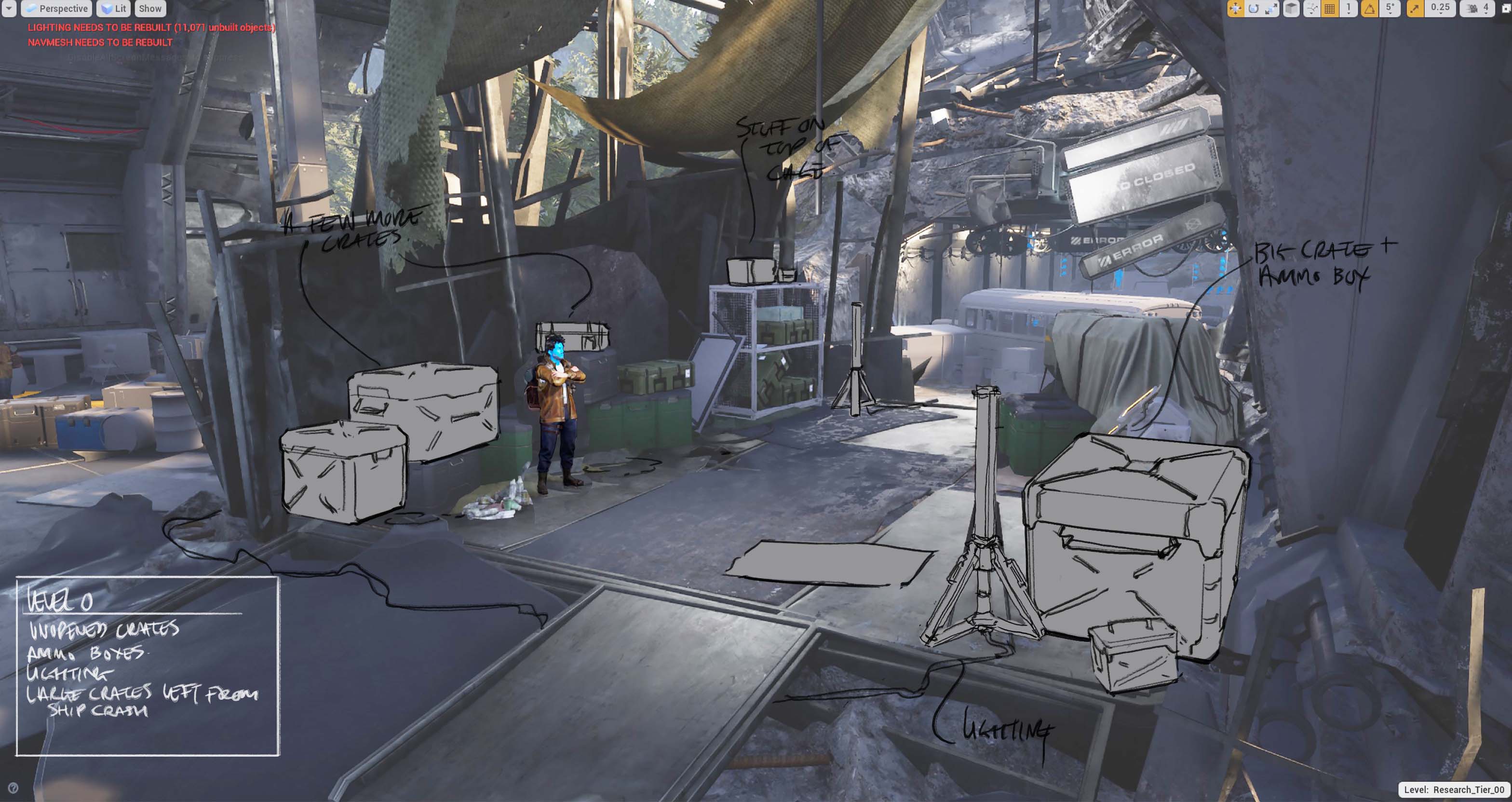
Task: Select the scale gizmo tool
Action: pos(1271,8)
